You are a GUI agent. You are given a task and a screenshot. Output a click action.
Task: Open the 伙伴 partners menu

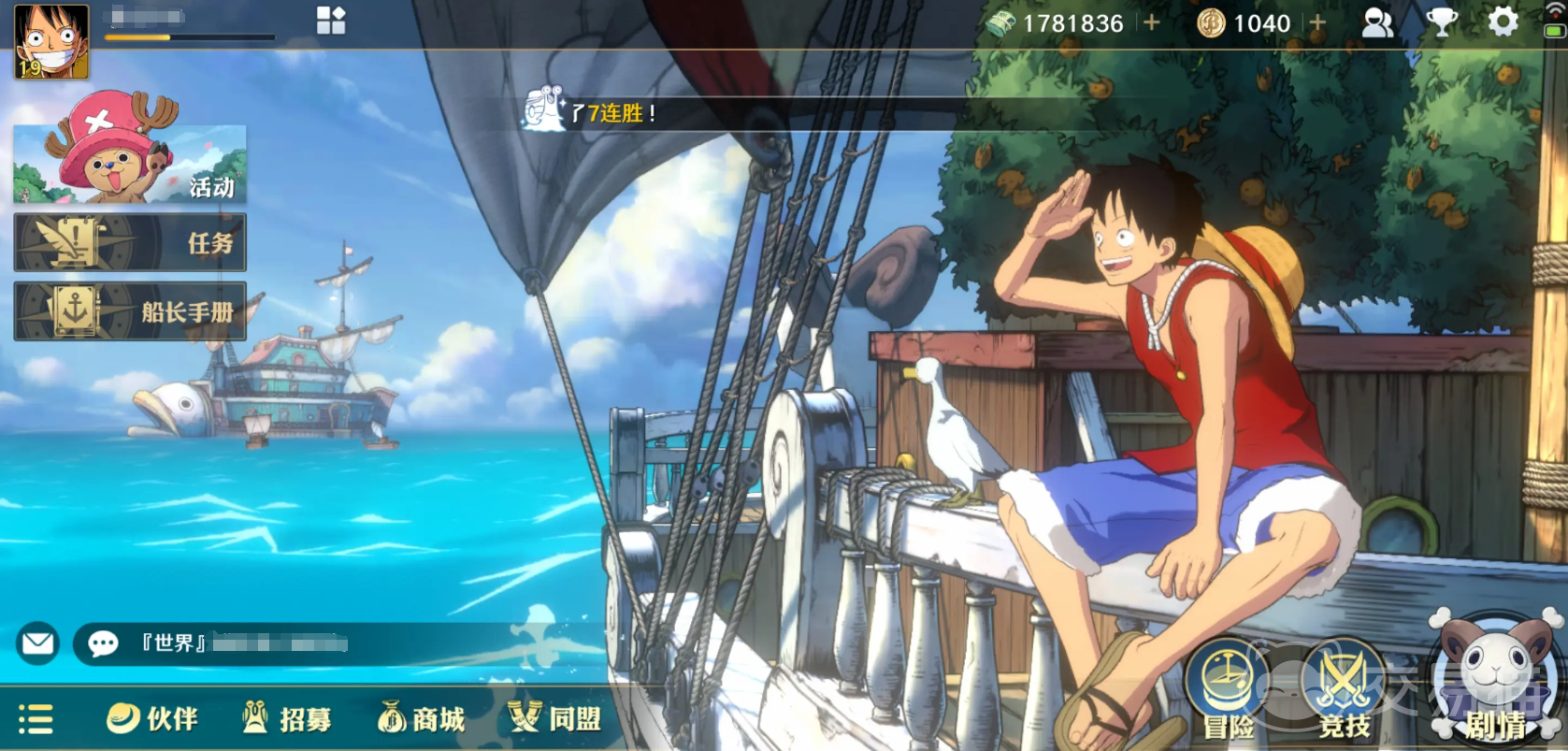[x=152, y=718]
